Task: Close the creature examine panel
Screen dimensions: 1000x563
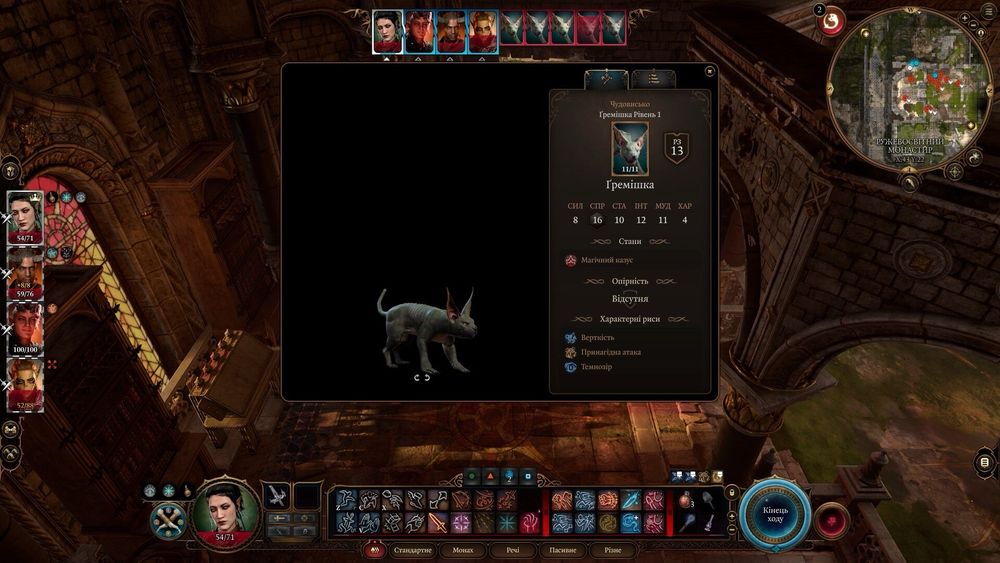Action: (x=709, y=71)
